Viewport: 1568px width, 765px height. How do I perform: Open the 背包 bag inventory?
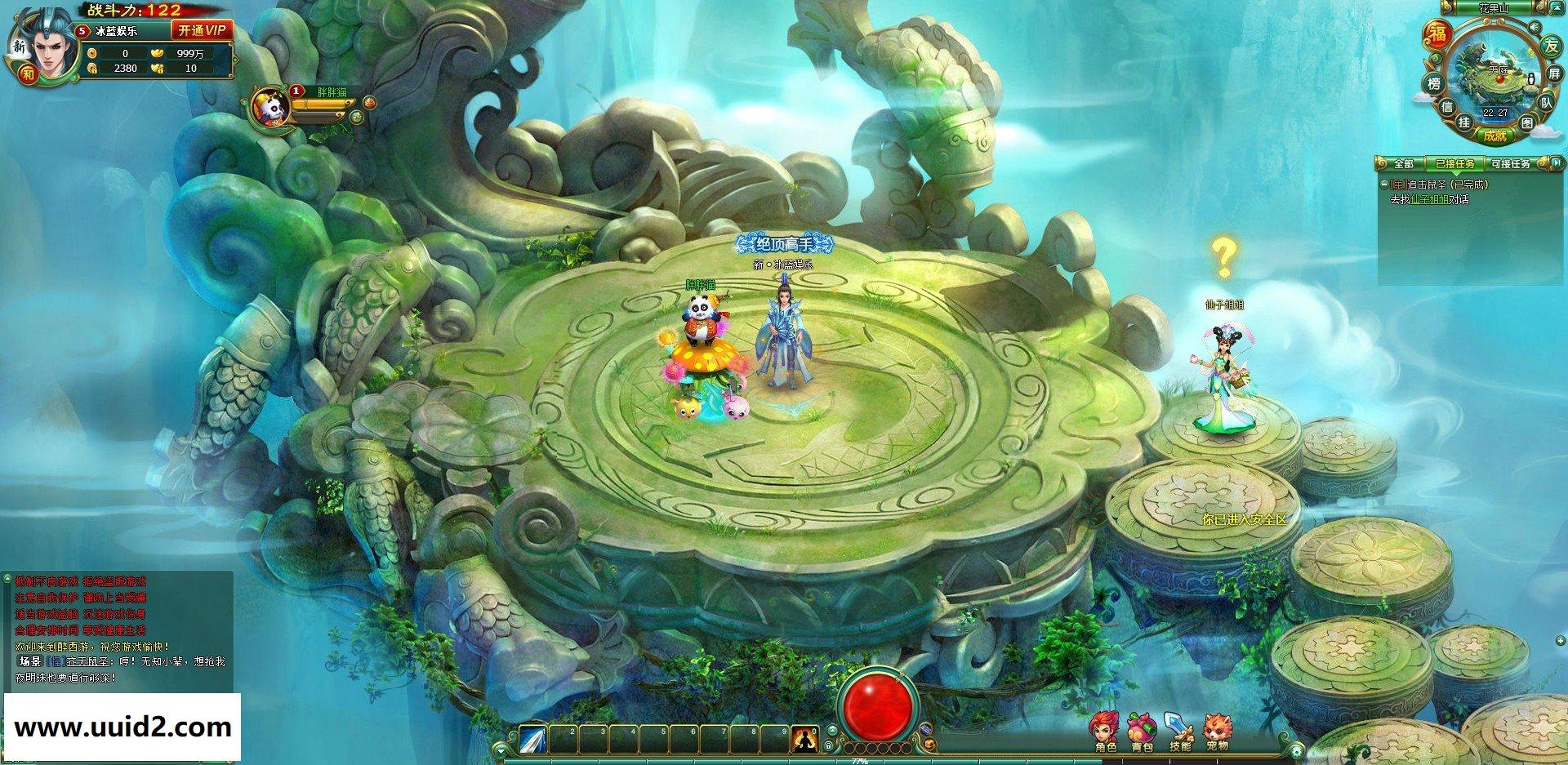tap(1142, 731)
